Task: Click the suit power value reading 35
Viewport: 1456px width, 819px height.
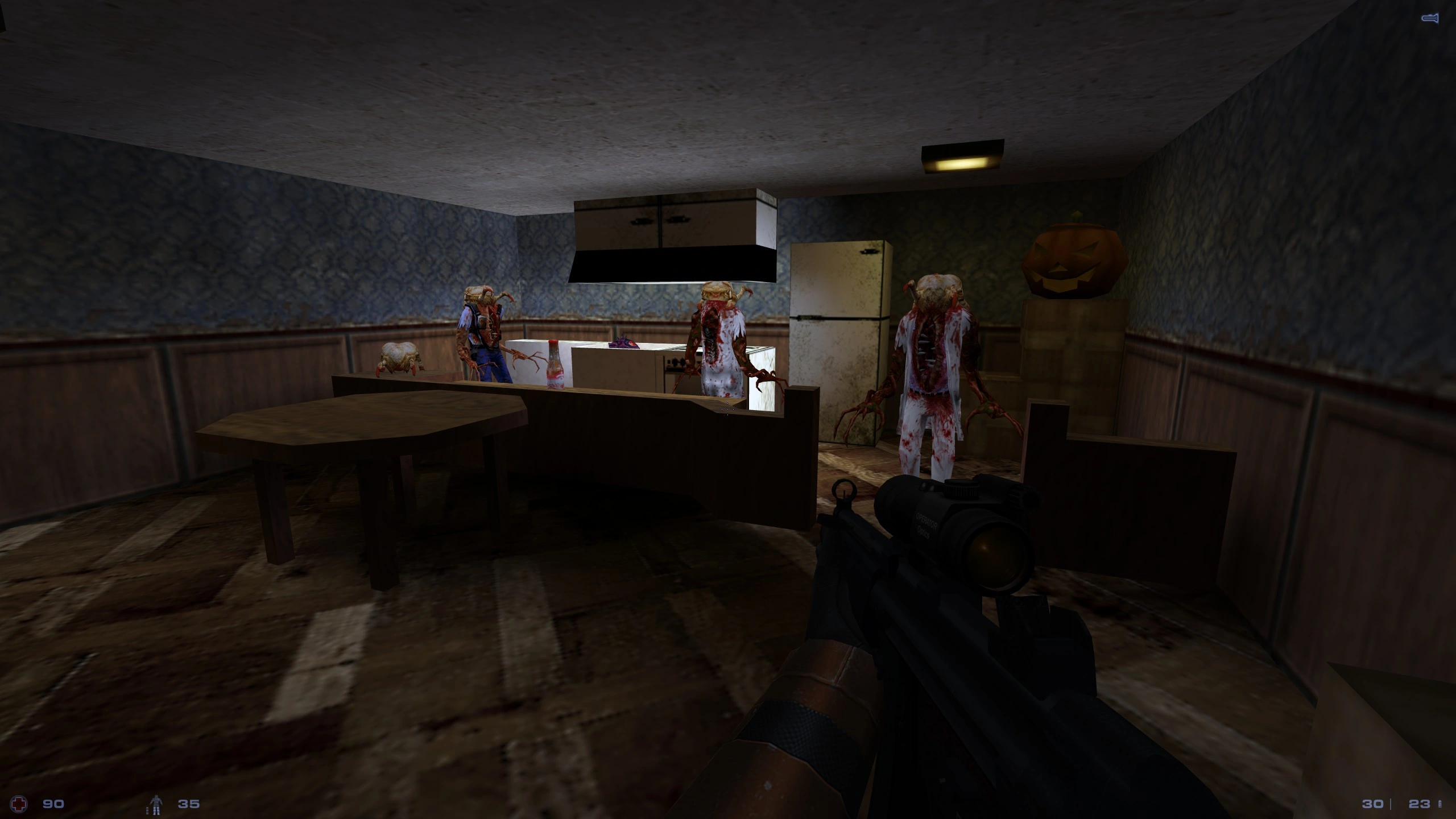Action: 193,804
